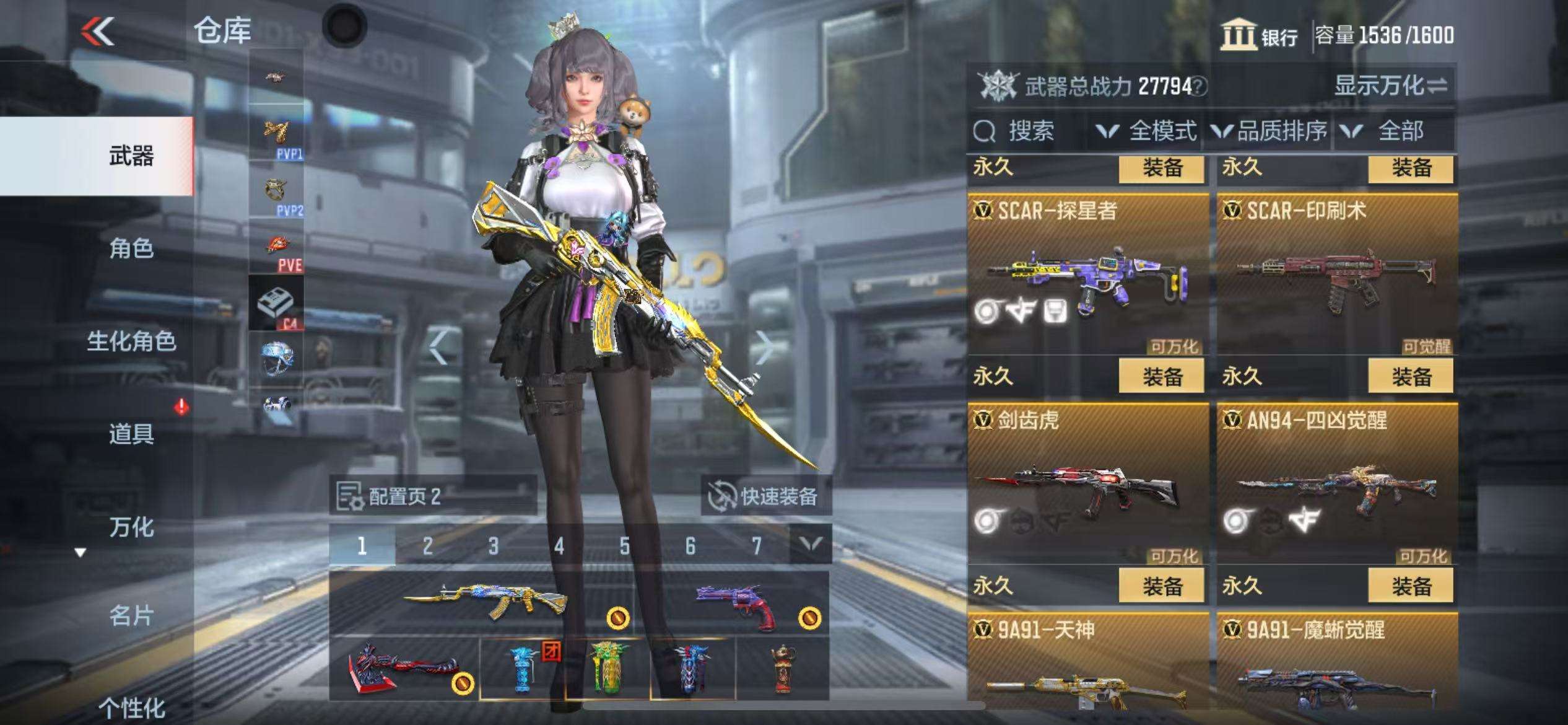Image resolution: width=1568 pixels, height=725 pixels.
Task: Switch to loadout slot number 3
Action: coord(494,546)
